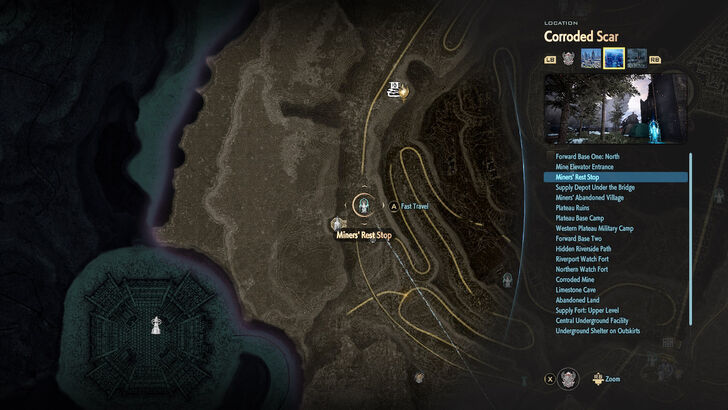This screenshot has width=728, height=410.
Task: Choose the Plateau Ruins entry
Action: pos(572,207)
